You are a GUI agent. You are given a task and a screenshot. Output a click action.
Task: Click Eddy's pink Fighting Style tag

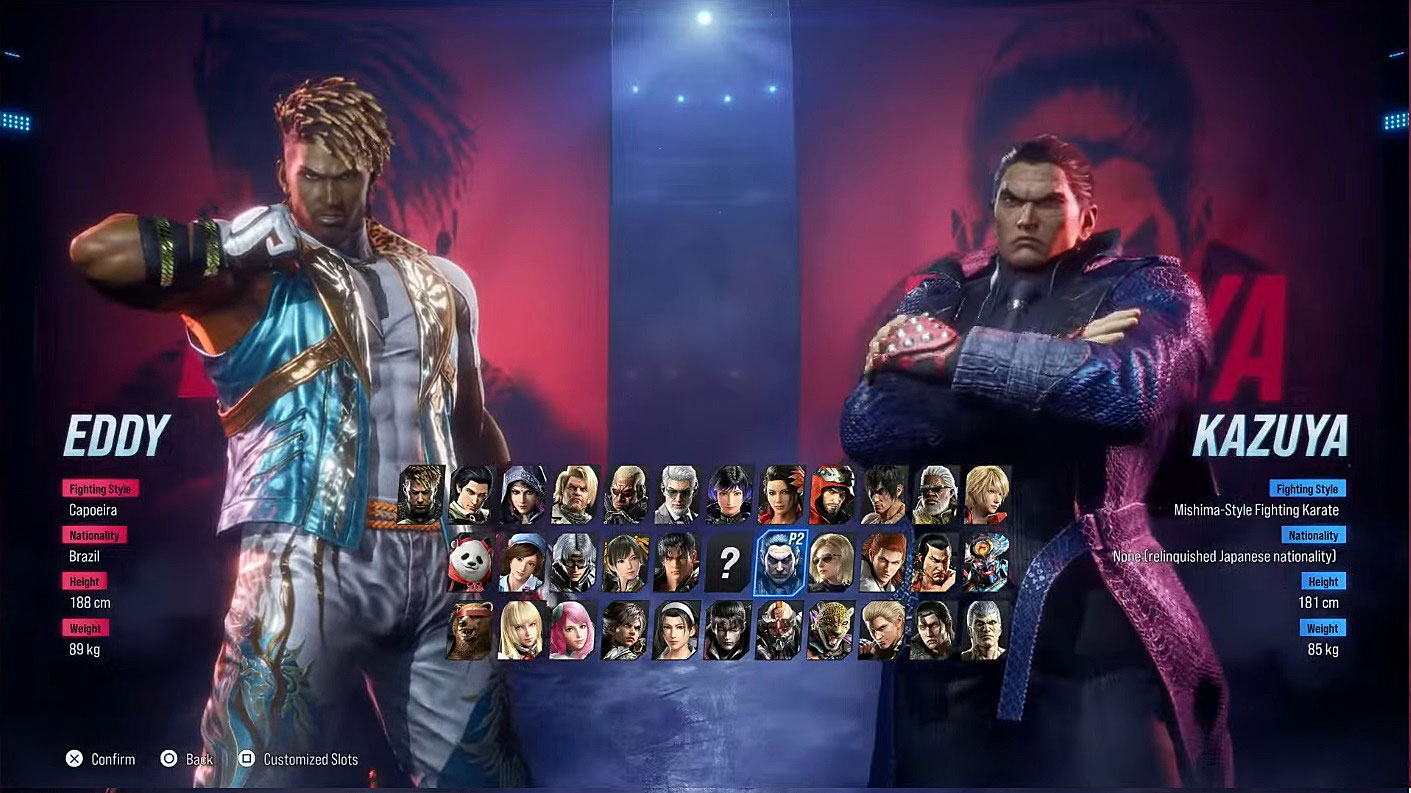[x=100, y=488]
